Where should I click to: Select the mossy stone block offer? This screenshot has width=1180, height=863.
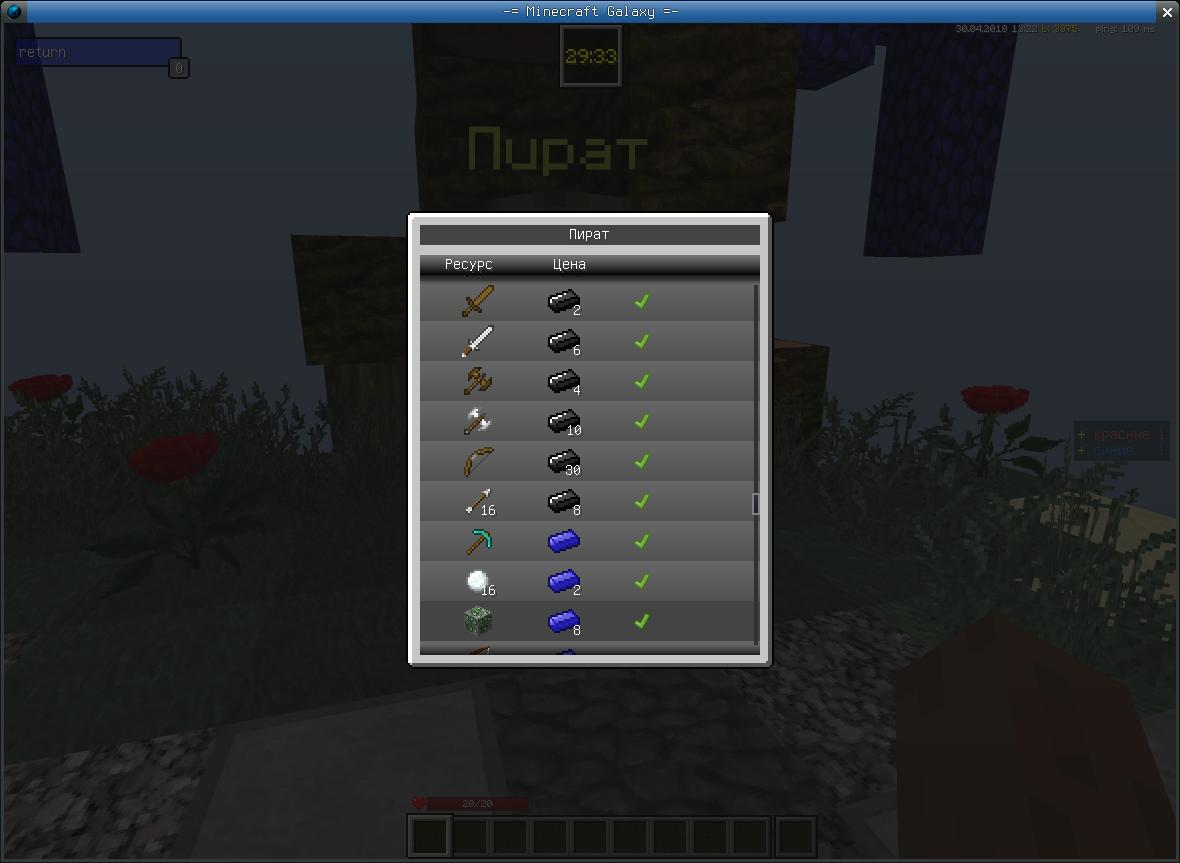(478, 621)
